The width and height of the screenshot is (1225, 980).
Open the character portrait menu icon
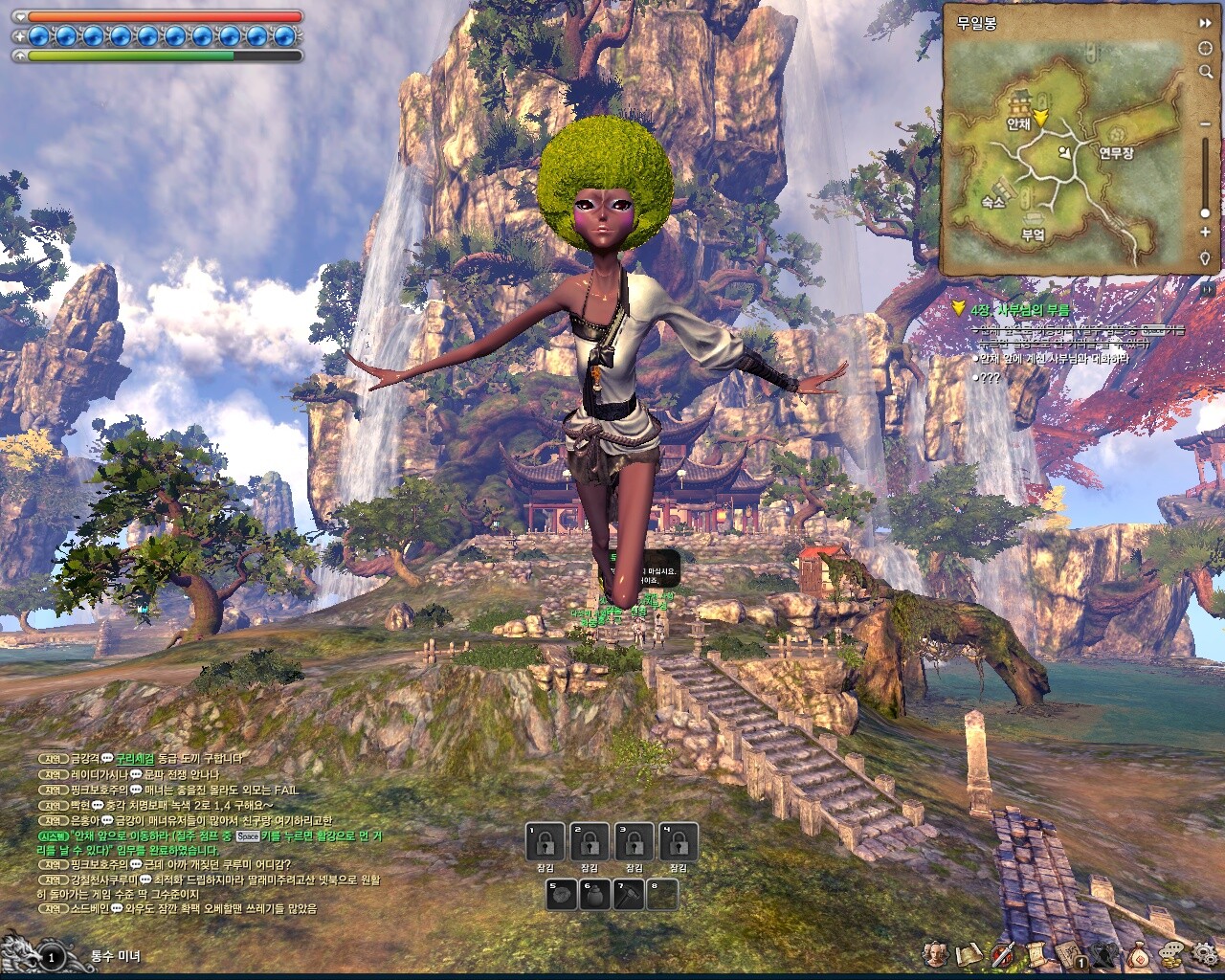coord(937,953)
